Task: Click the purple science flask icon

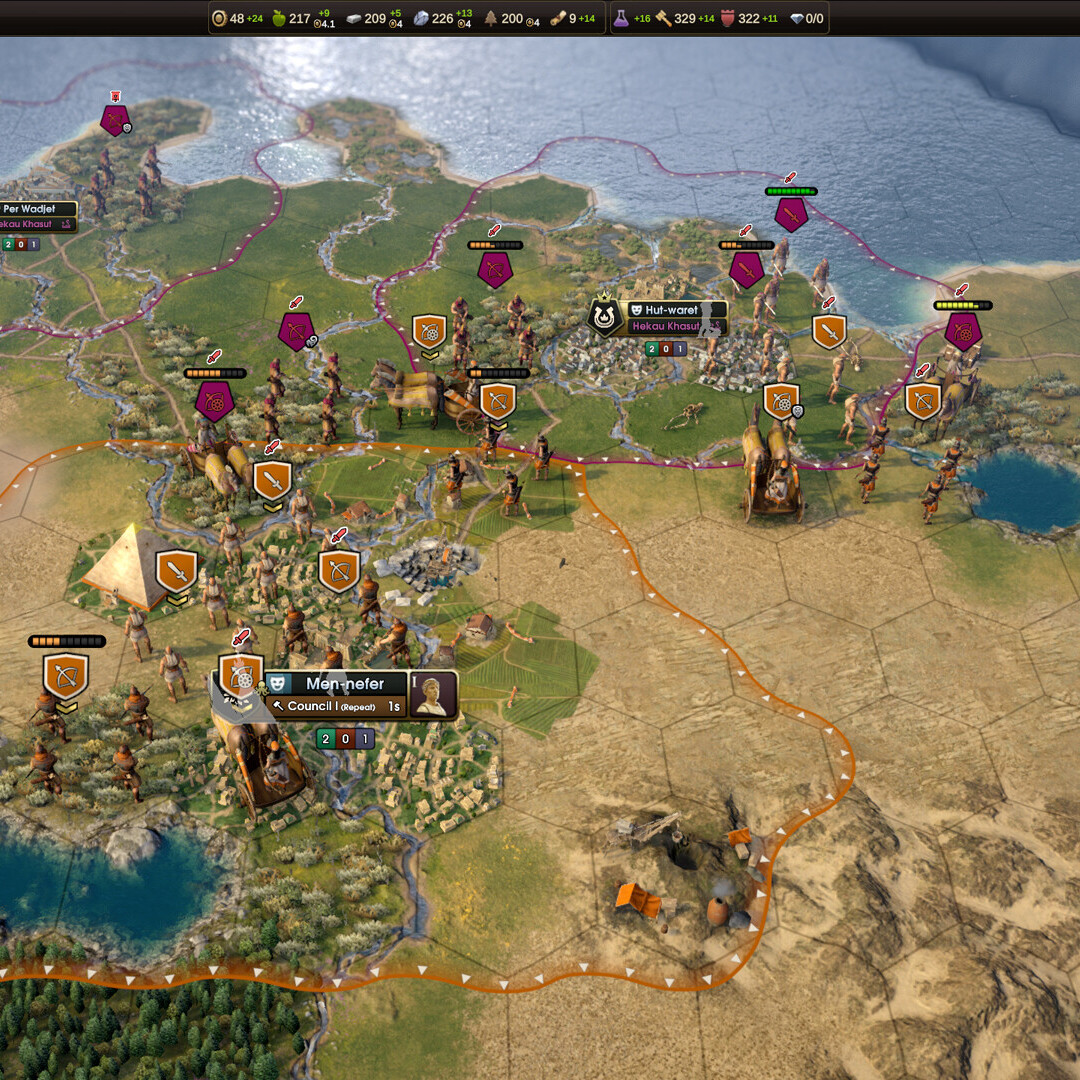Action: point(620,18)
